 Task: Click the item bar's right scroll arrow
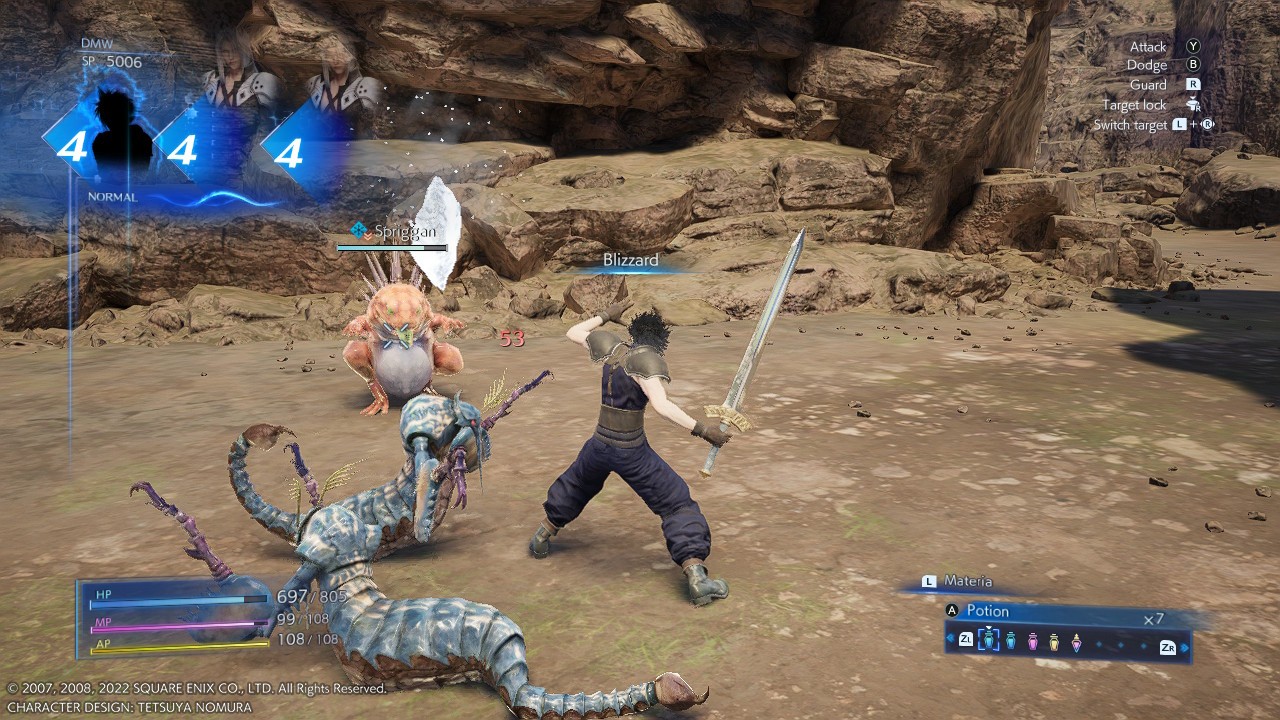(x=1186, y=647)
